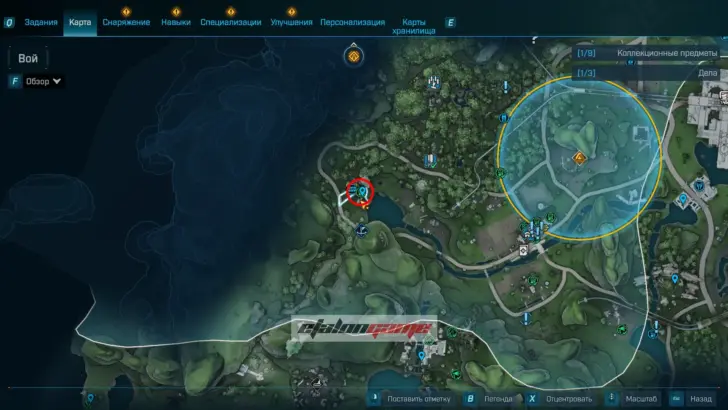Switch to the Снаряжение tab
Viewport: 728px width, 410px height.
pos(126,22)
